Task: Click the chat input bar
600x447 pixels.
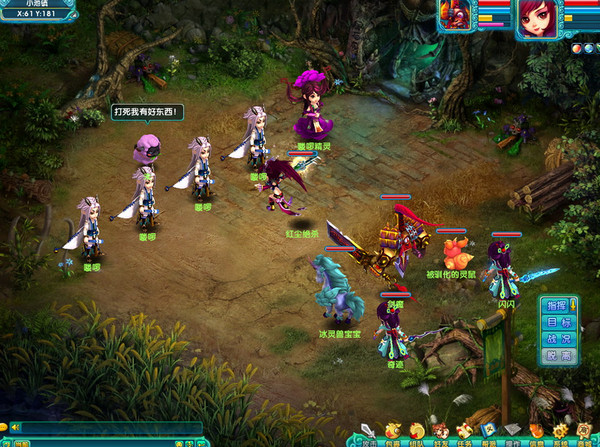Action: tap(110, 428)
